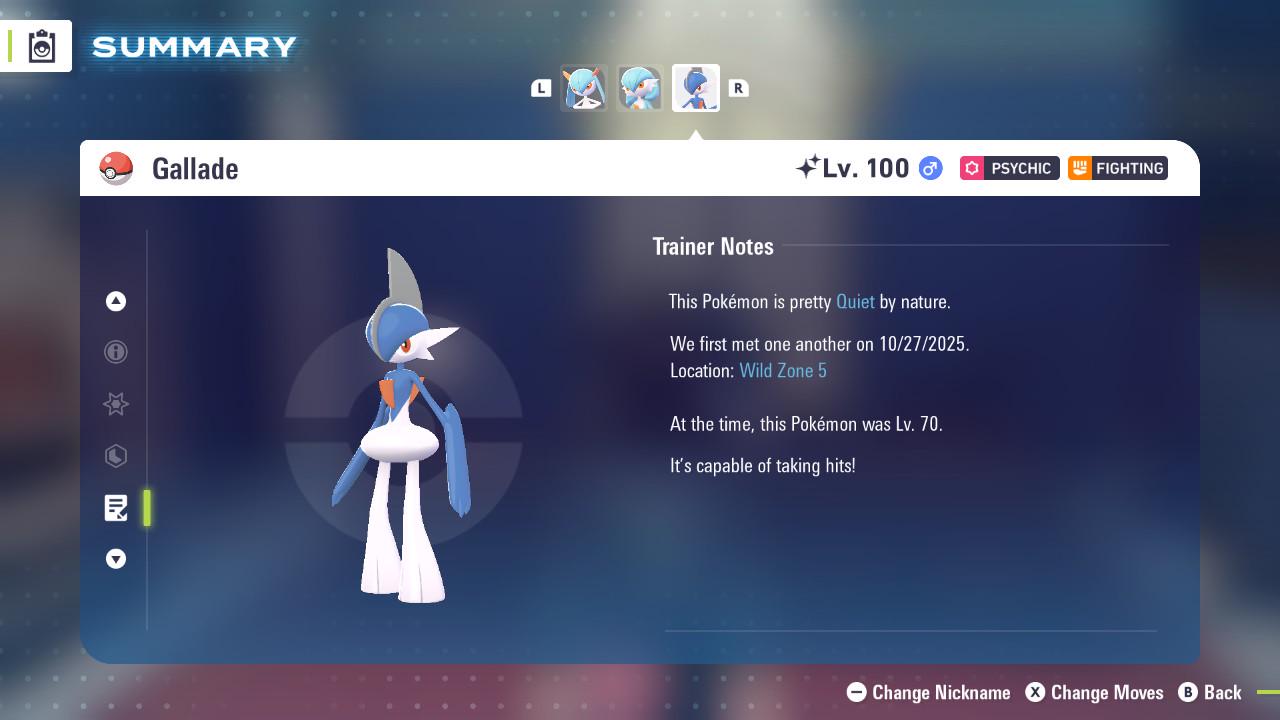Open the Wild Zone 5 location link
Image resolution: width=1280 pixels, height=720 pixels.
783,370
